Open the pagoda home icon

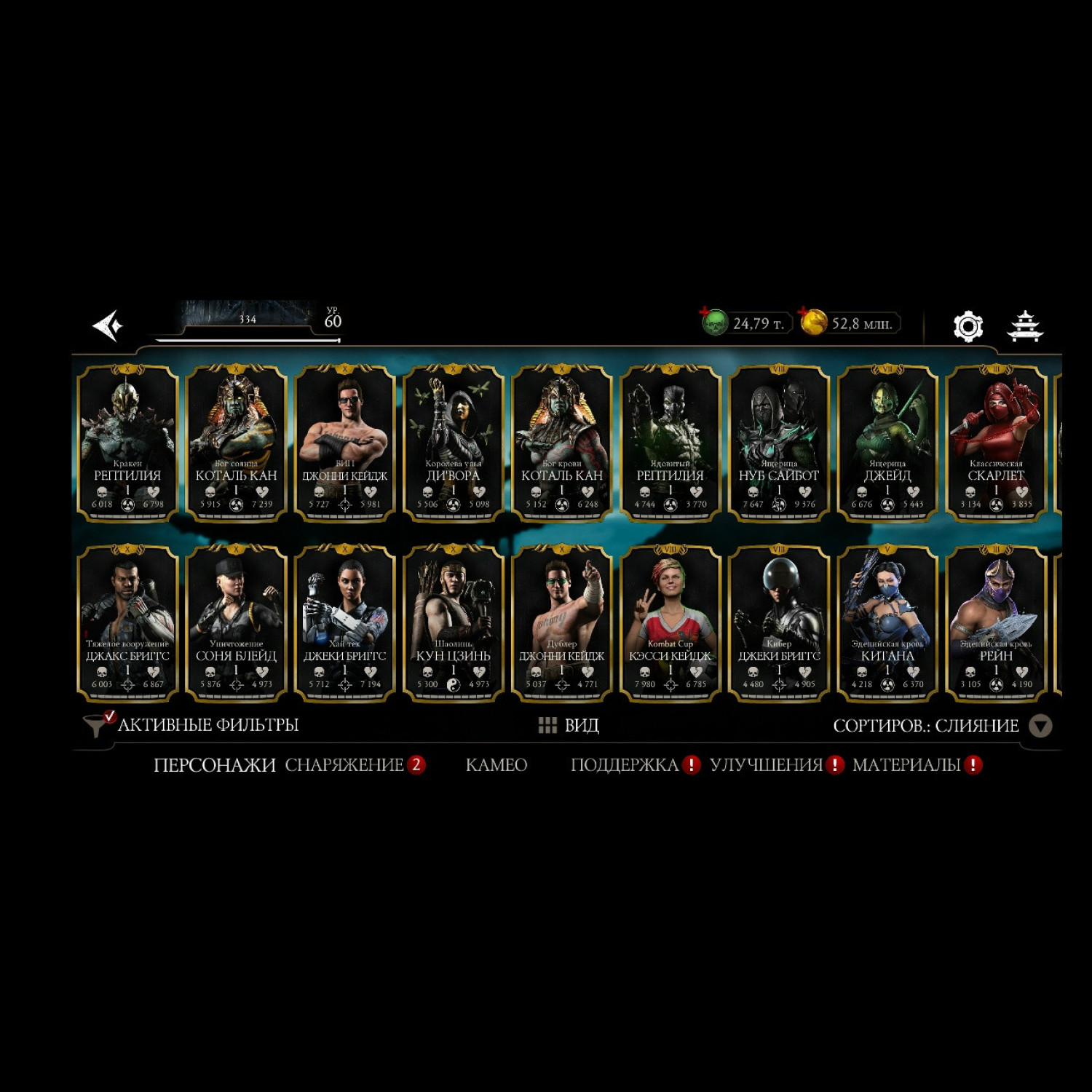pyautogui.click(x=1024, y=326)
